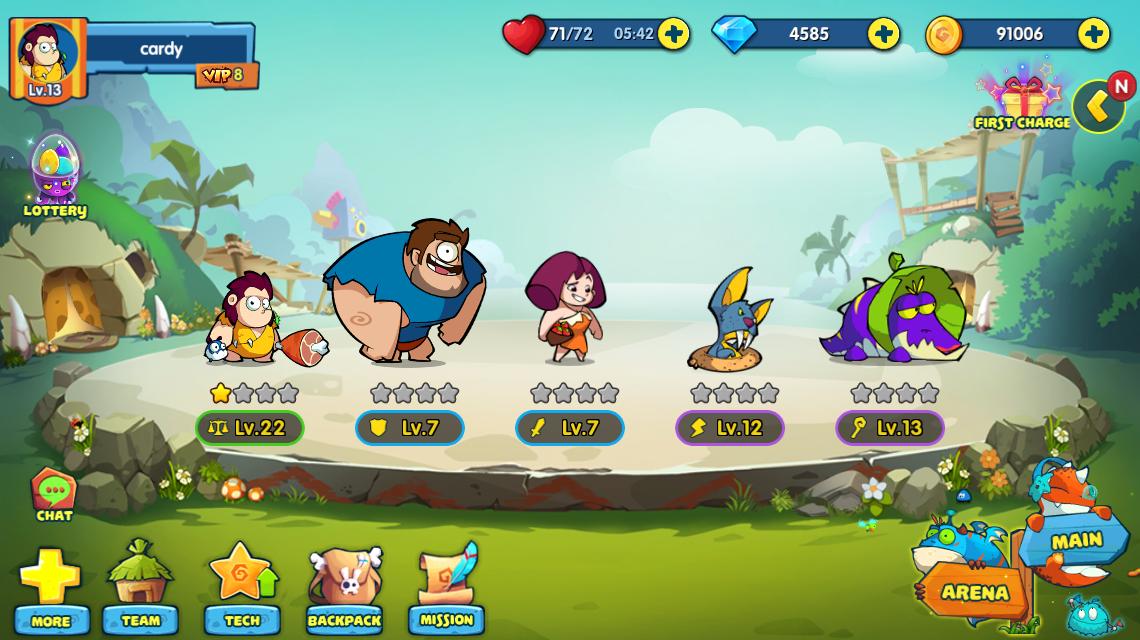Image resolution: width=1140 pixels, height=640 pixels.
Task: Enter the Arena
Action: tap(974, 591)
